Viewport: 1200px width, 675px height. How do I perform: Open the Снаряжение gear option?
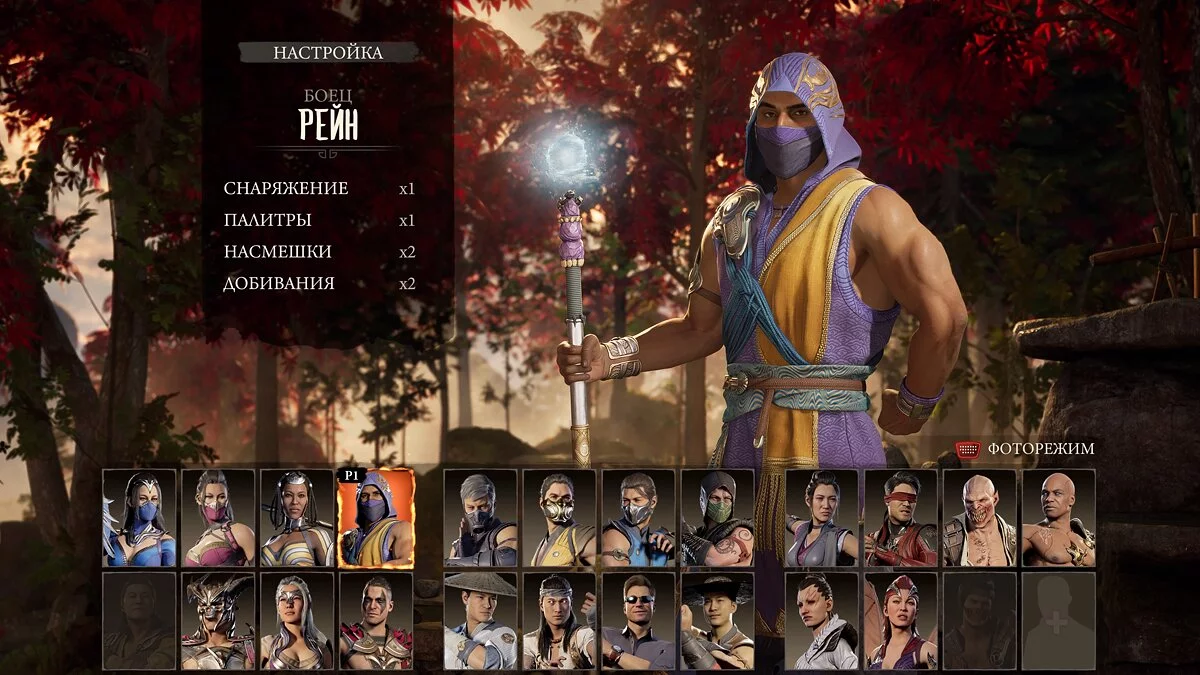click(286, 189)
